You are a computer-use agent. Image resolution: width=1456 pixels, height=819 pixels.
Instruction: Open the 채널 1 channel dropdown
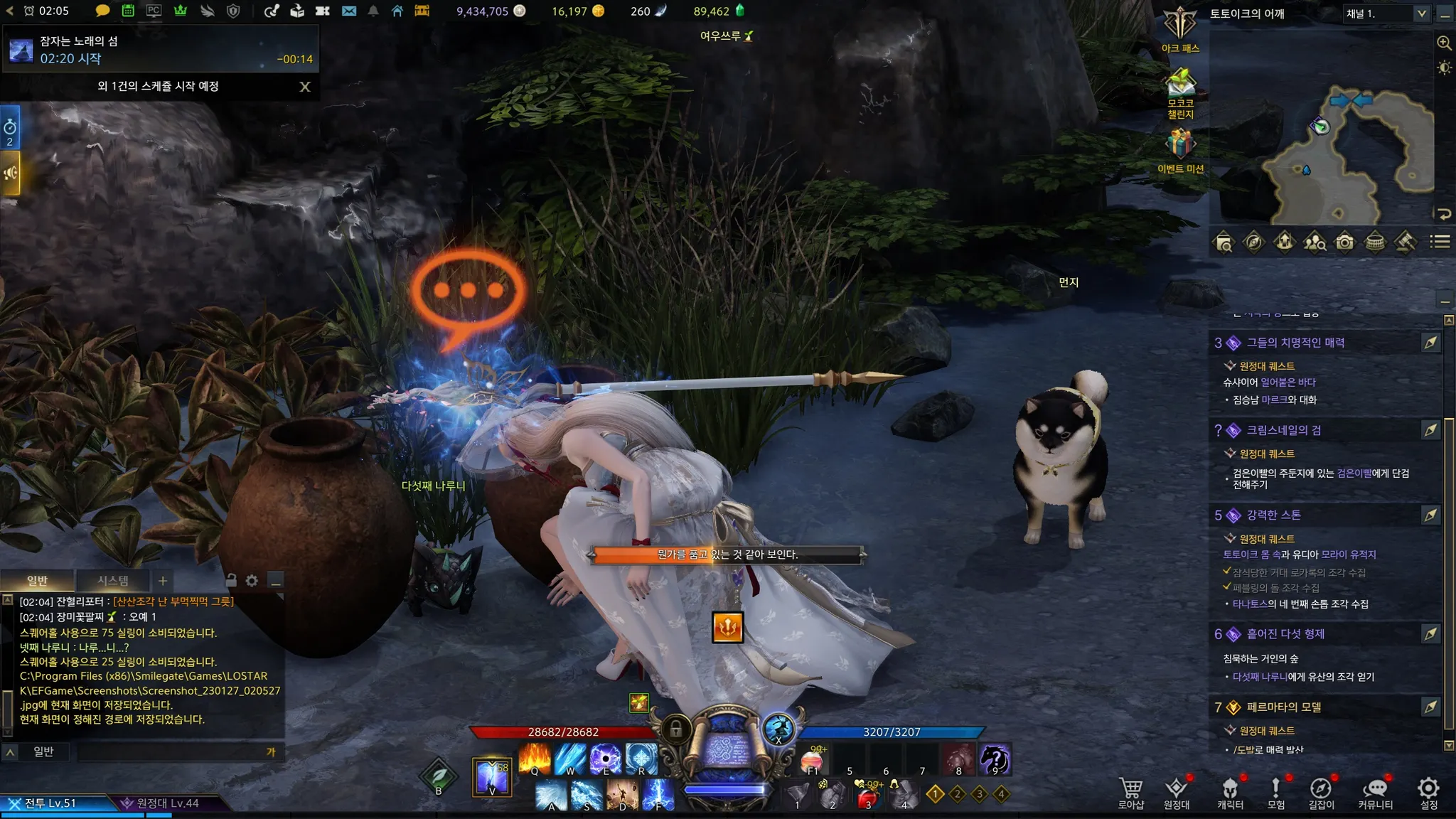coord(1385,14)
